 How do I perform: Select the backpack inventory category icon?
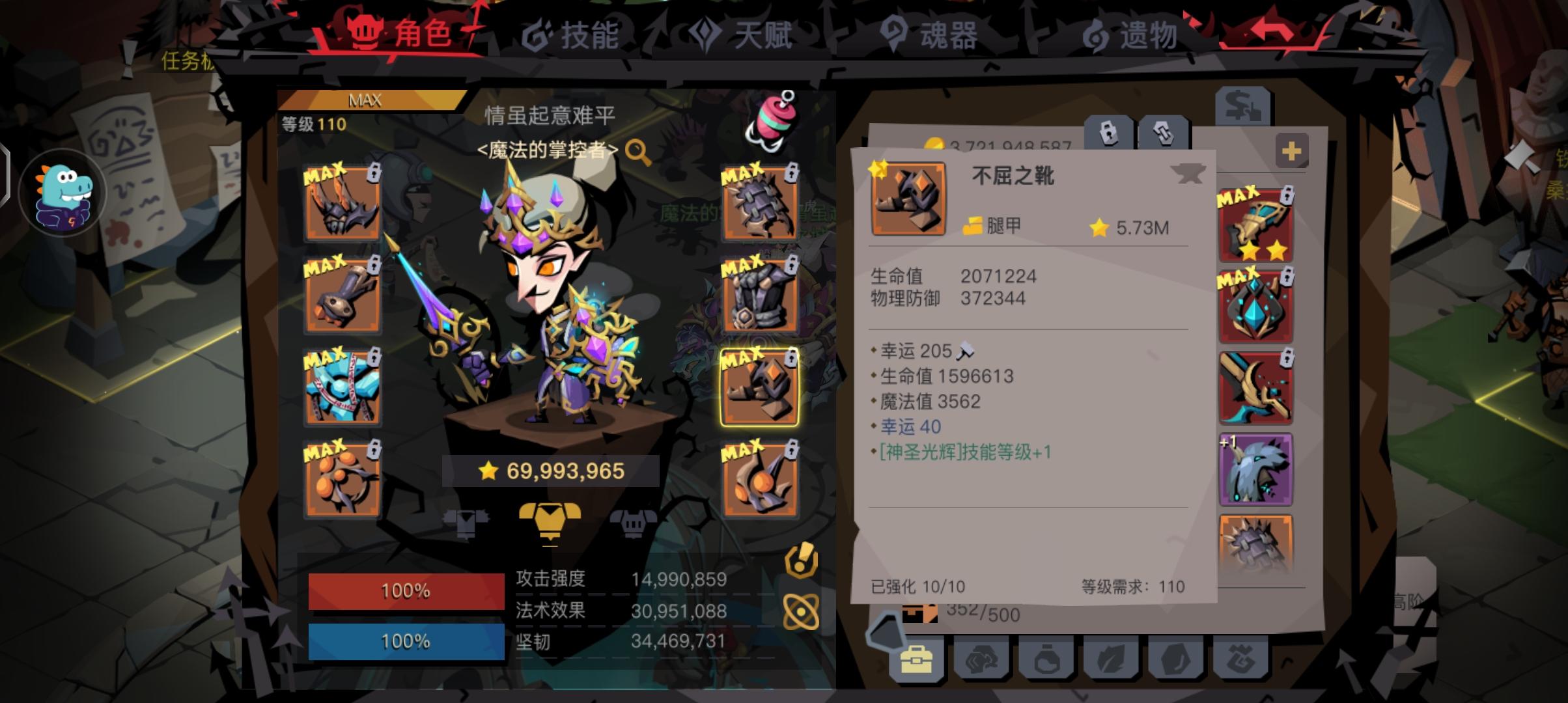click(916, 659)
